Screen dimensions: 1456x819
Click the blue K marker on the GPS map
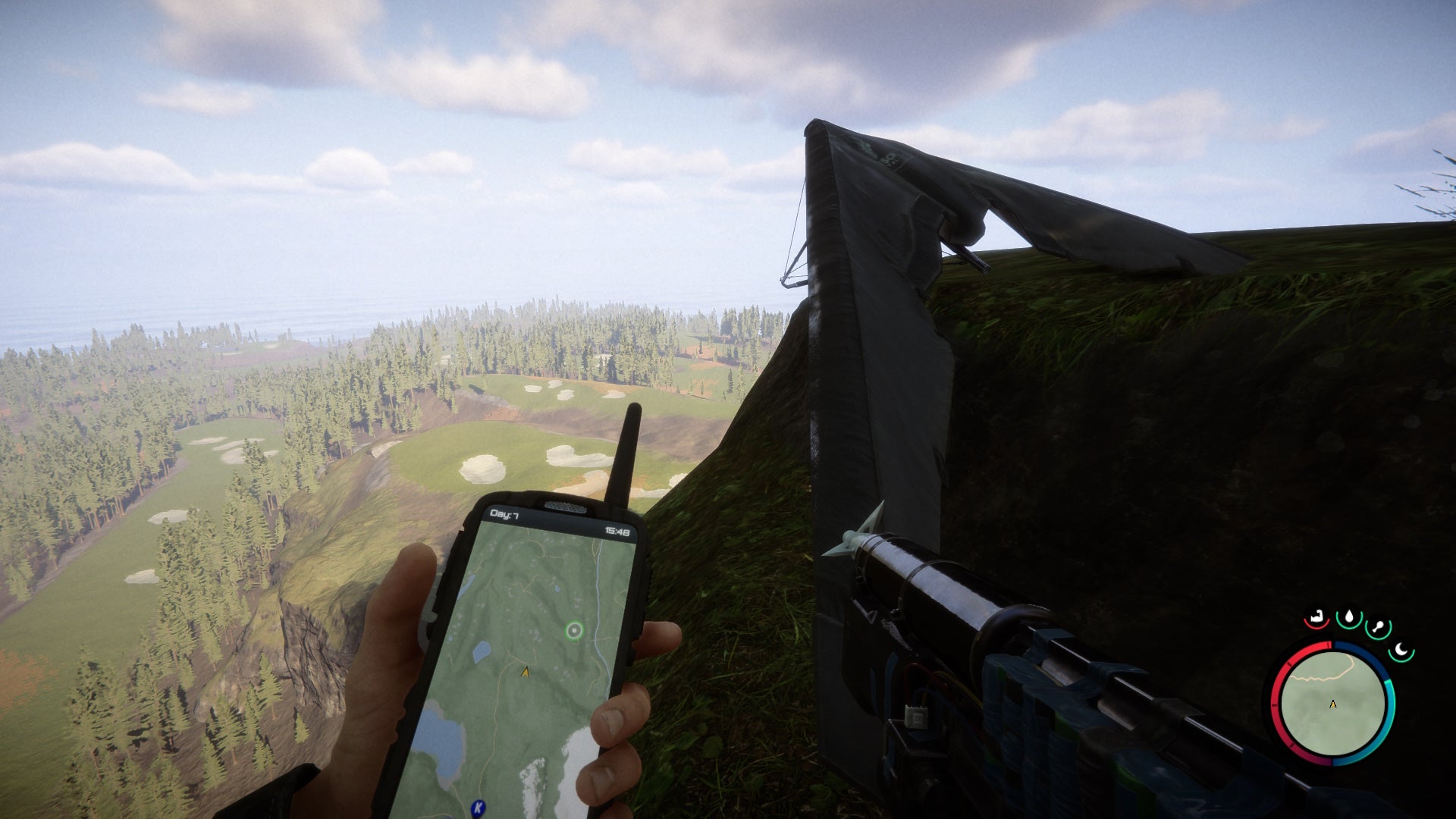(477, 806)
